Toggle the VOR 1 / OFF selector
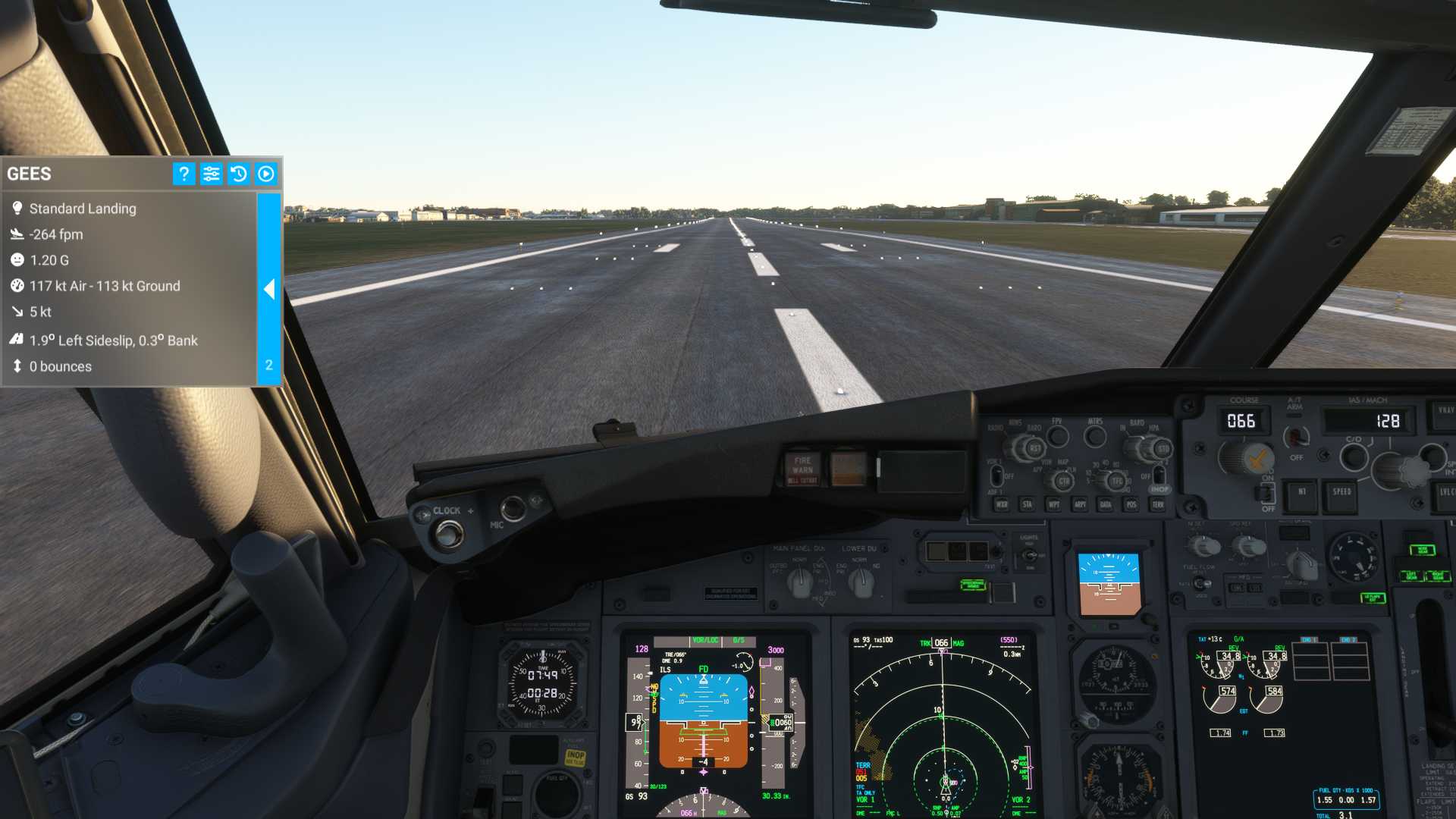The image size is (1456, 819). tap(997, 474)
